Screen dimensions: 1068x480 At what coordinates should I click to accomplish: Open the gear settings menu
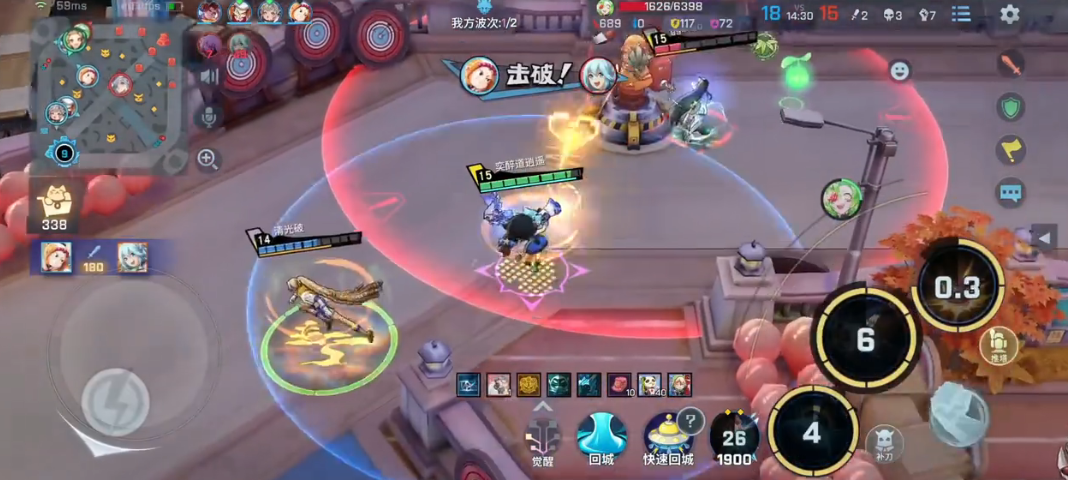point(1010,14)
